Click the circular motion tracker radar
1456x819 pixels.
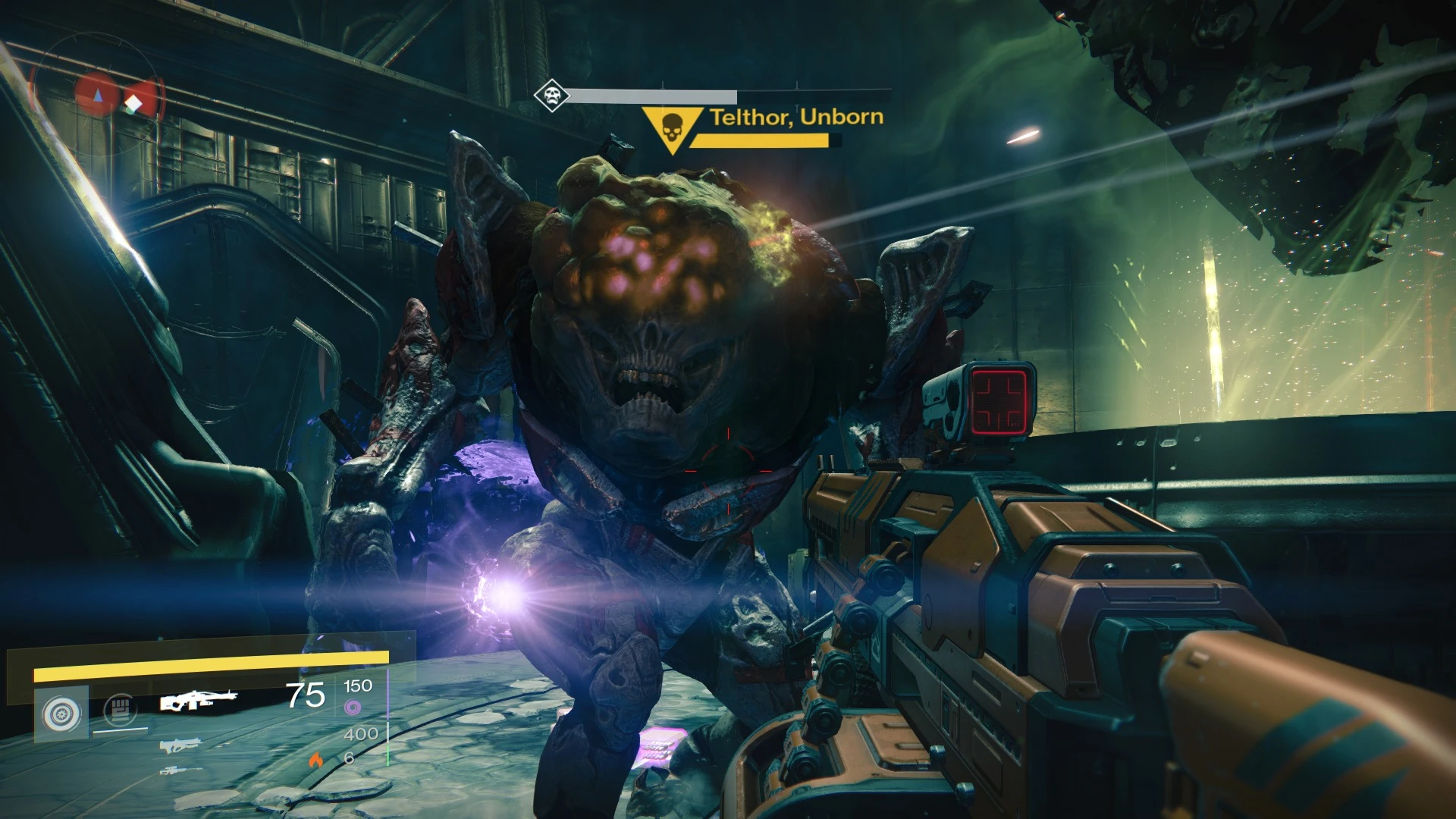tap(96, 89)
